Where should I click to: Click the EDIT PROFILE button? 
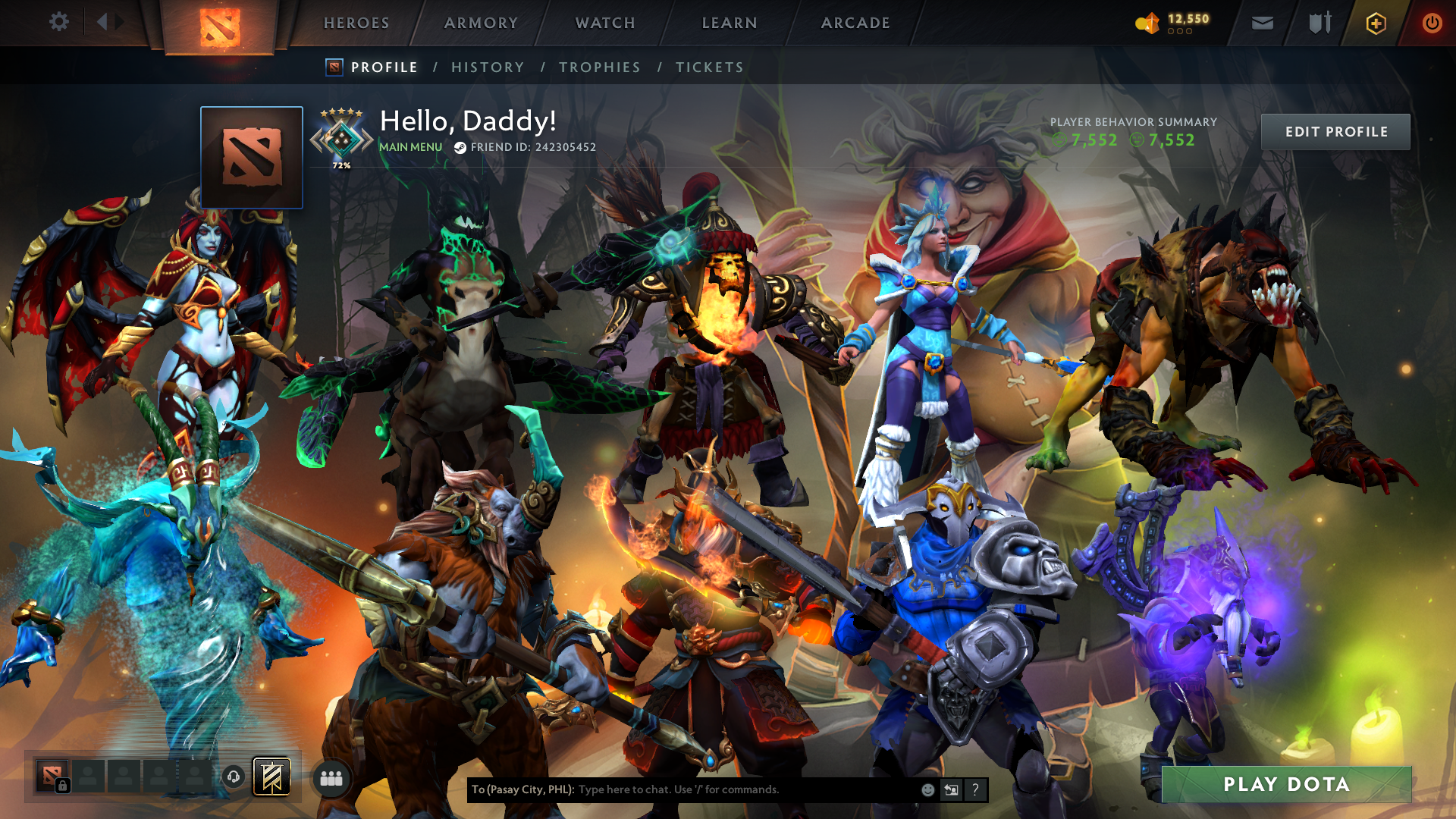(x=1335, y=131)
